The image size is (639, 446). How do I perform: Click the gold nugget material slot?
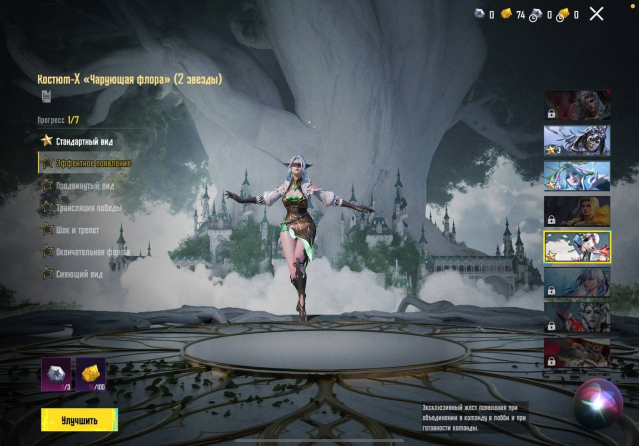pos(91,375)
